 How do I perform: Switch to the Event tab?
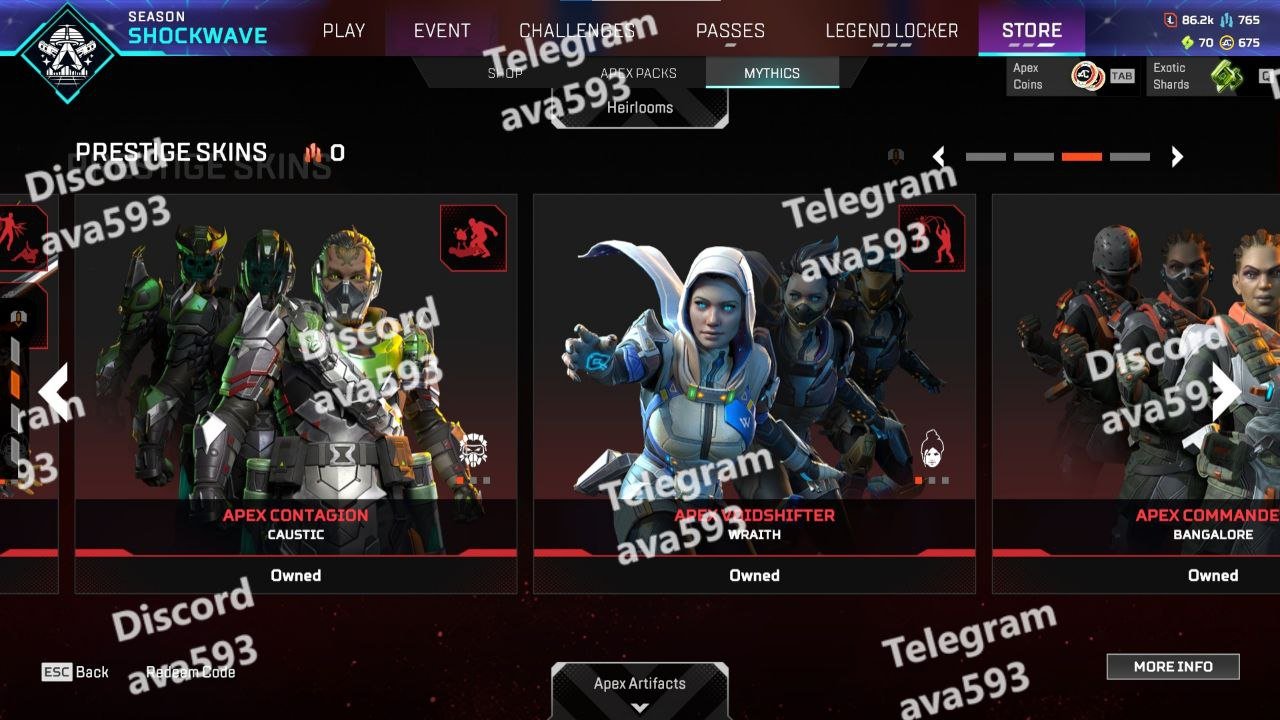[442, 31]
